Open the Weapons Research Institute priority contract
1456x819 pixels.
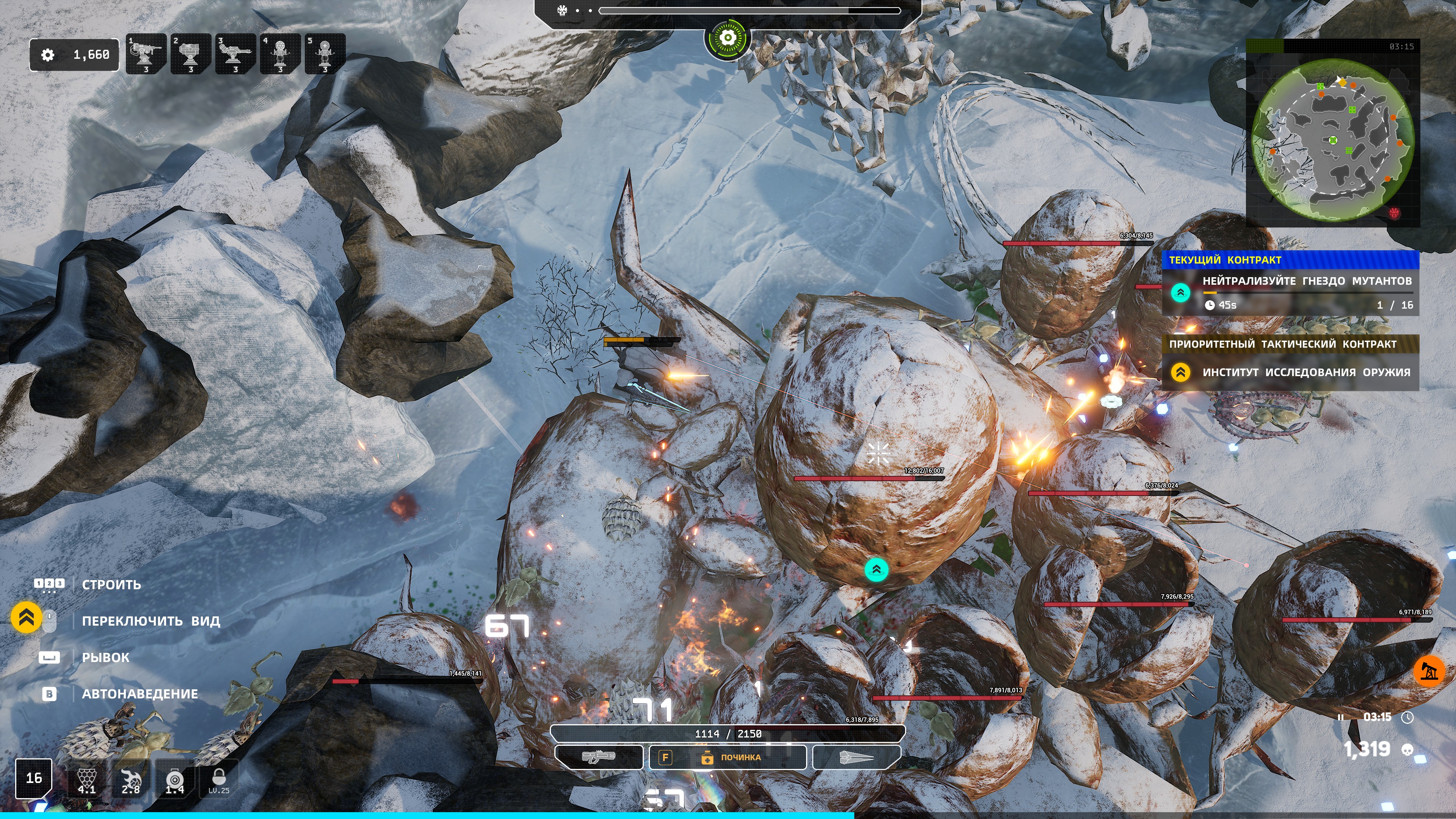coord(1290,372)
